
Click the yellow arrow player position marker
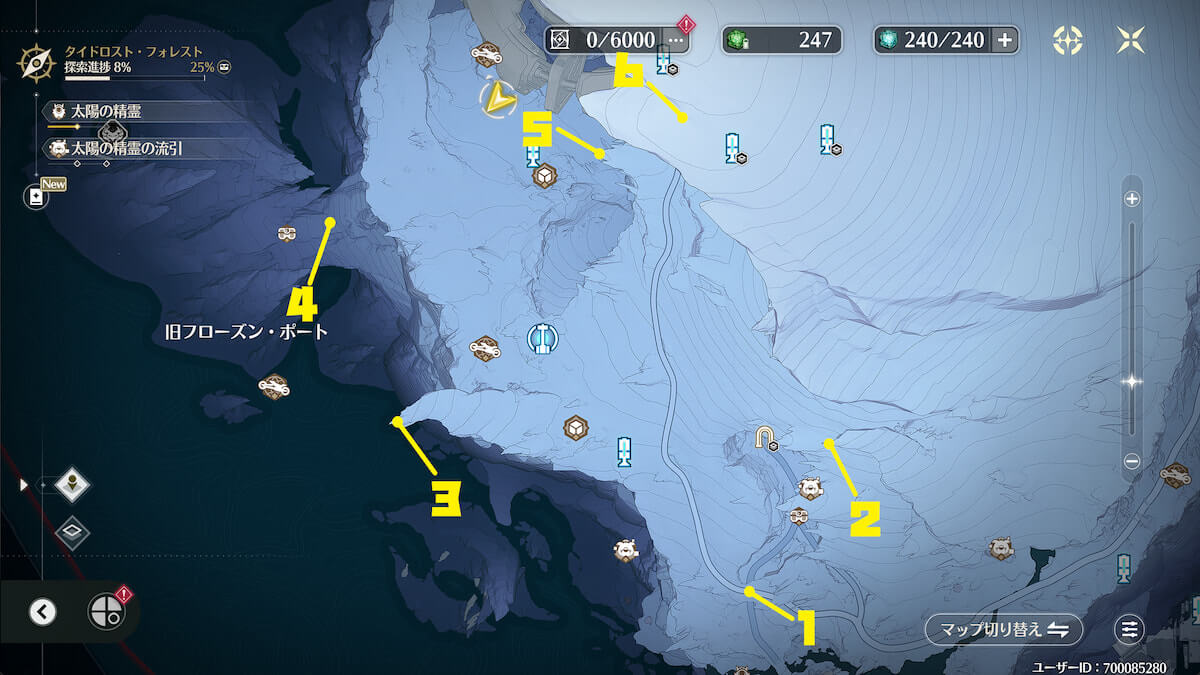[x=495, y=97]
